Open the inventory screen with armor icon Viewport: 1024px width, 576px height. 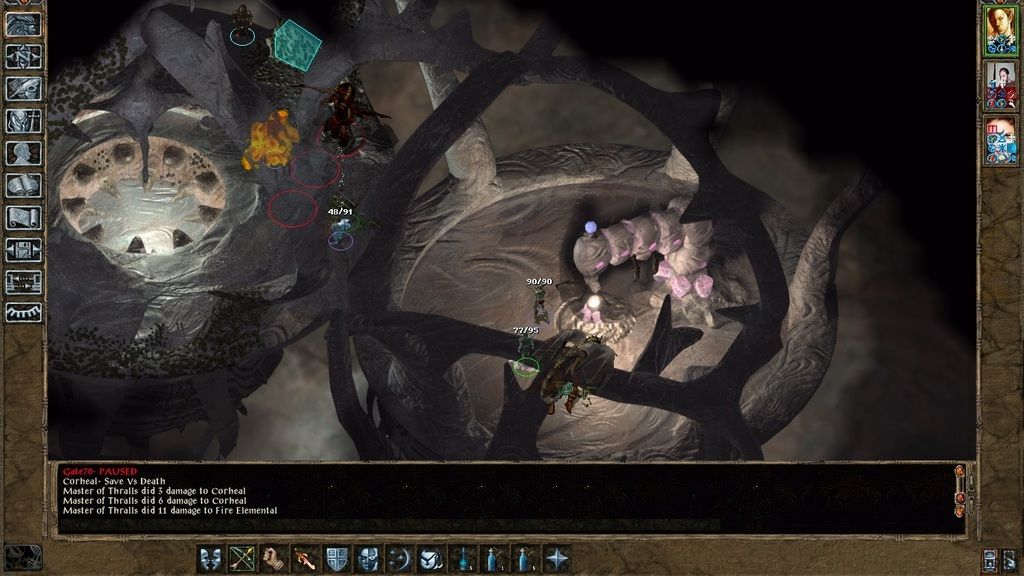23,121
